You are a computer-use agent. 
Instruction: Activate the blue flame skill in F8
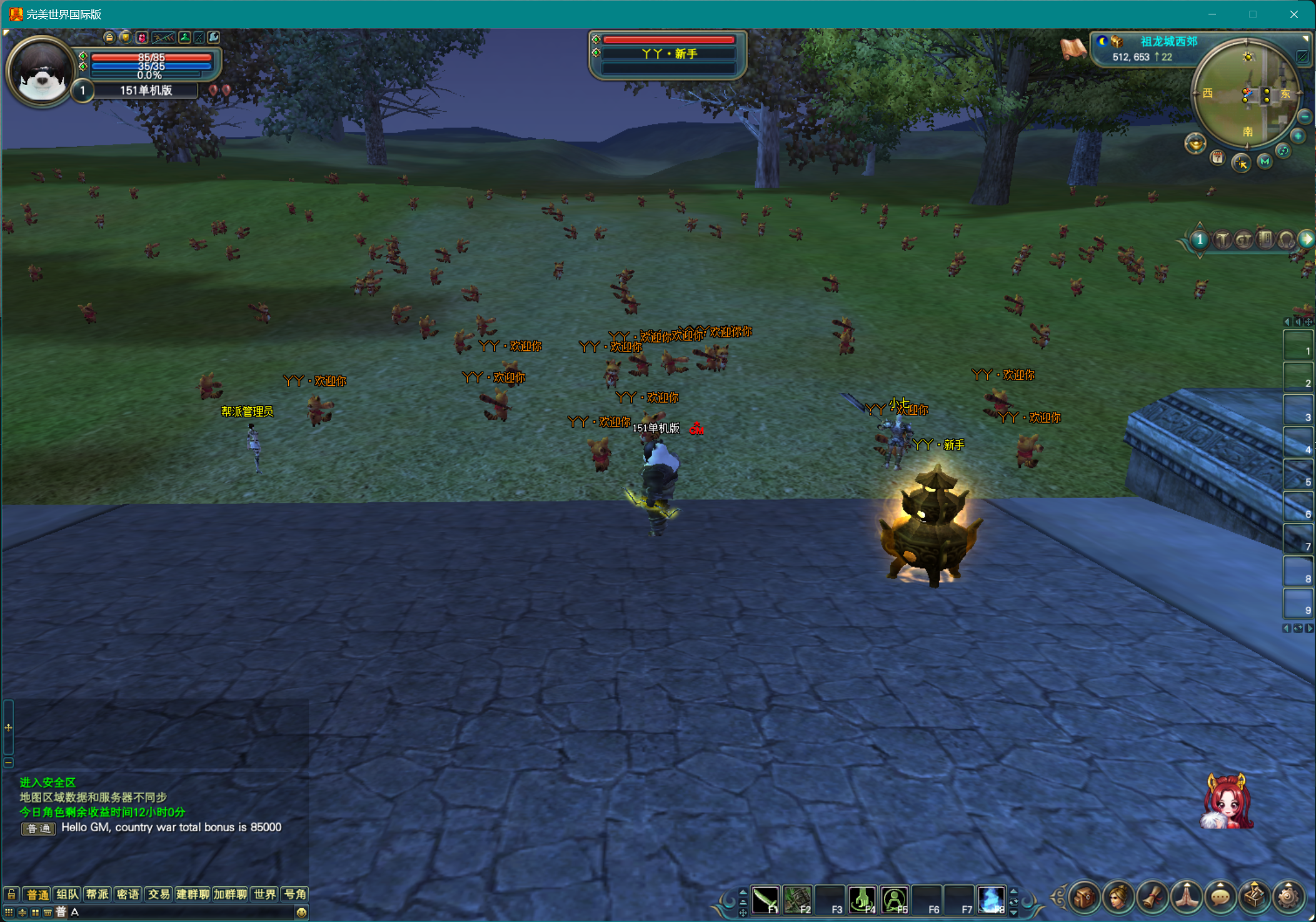click(991, 900)
